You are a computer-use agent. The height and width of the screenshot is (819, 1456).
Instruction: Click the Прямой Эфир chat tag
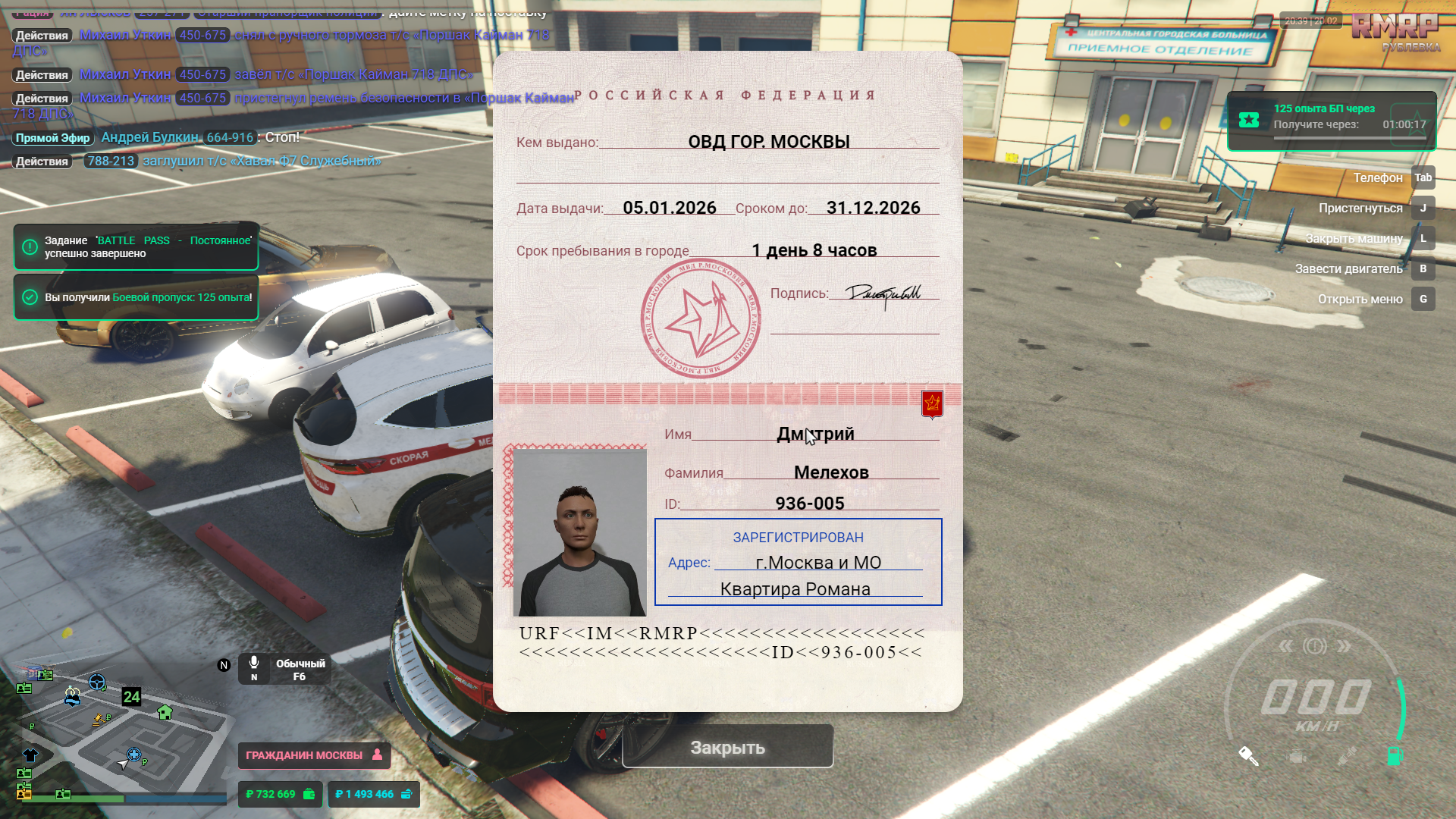click(x=53, y=138)
